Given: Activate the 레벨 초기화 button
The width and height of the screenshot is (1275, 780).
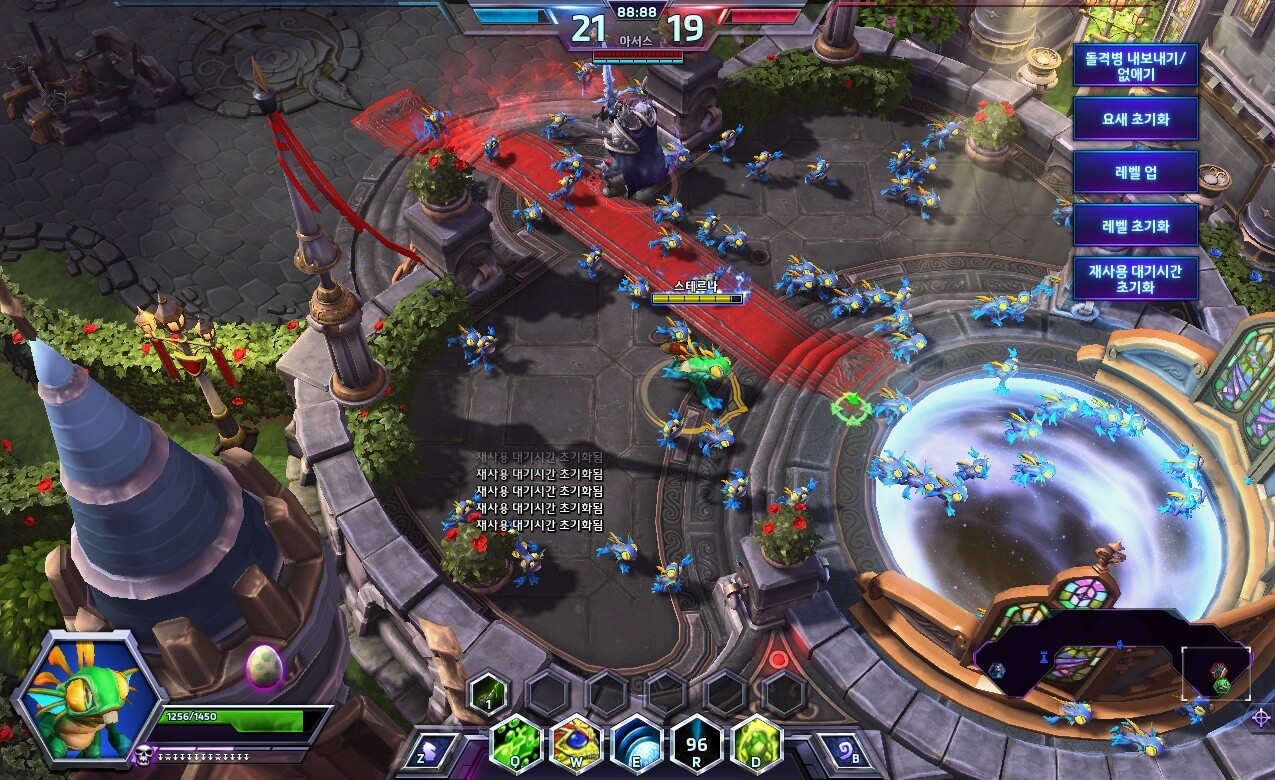Looking at the screenshot, I should [1135, 226].
